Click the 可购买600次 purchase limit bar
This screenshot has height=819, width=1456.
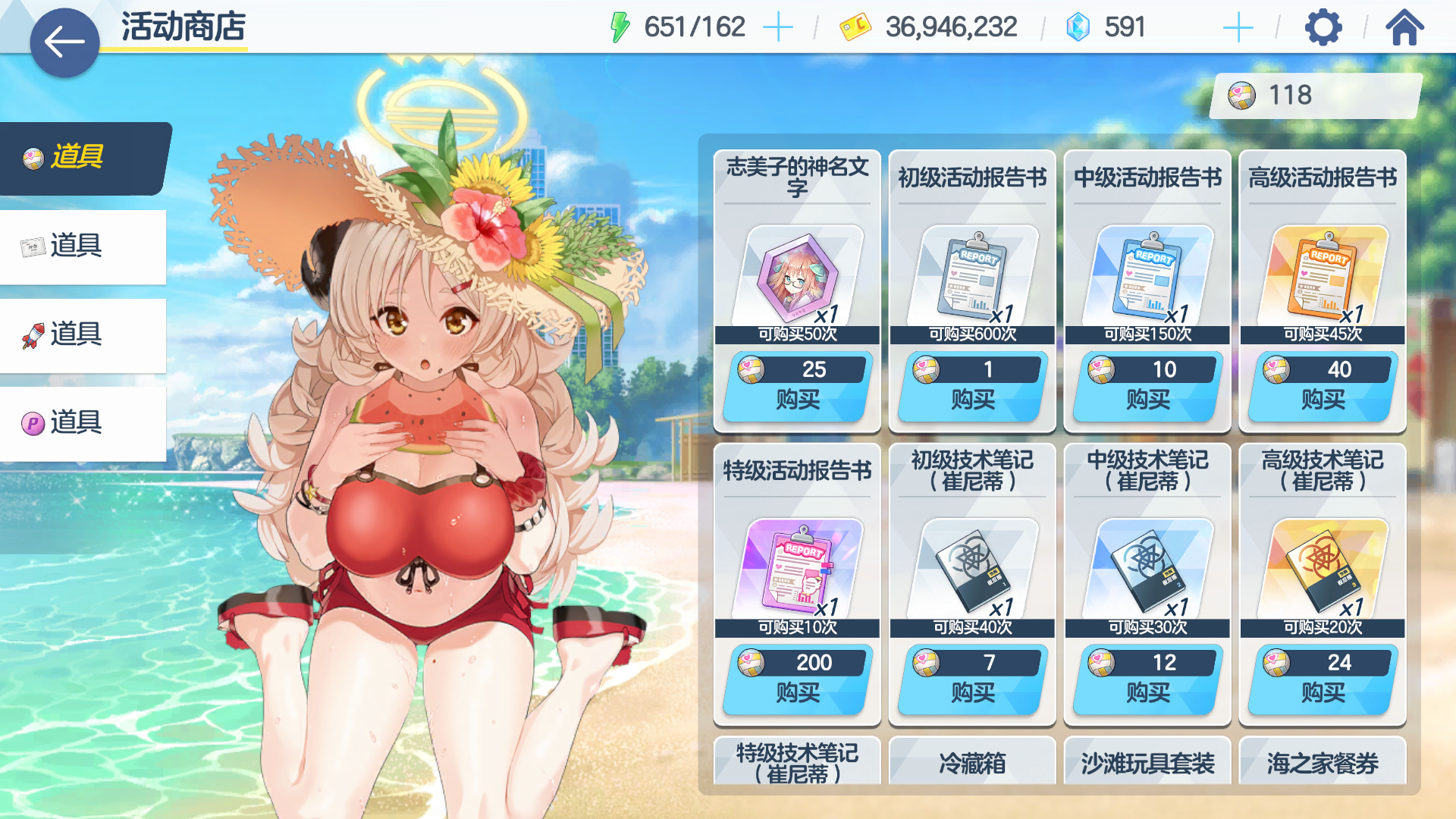click(971, 332)
